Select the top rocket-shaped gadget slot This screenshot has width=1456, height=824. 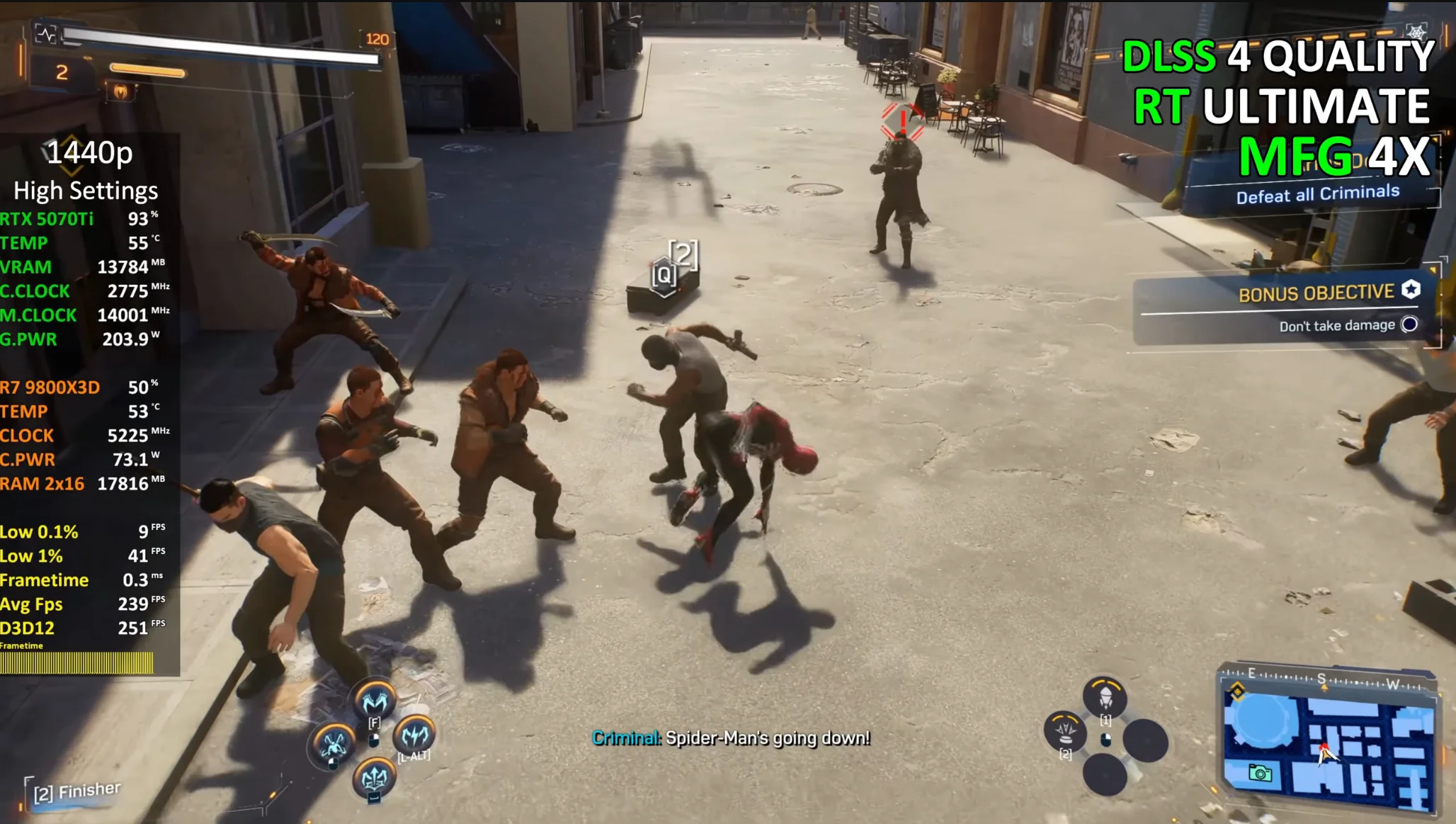tap(1105, 697)
